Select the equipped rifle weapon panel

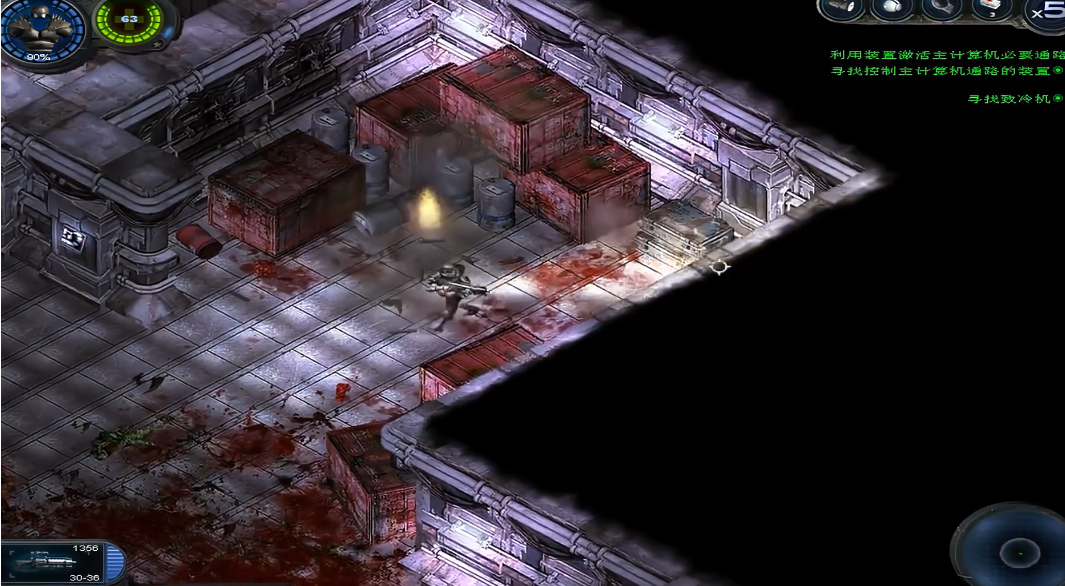click(x=62, y=563)
